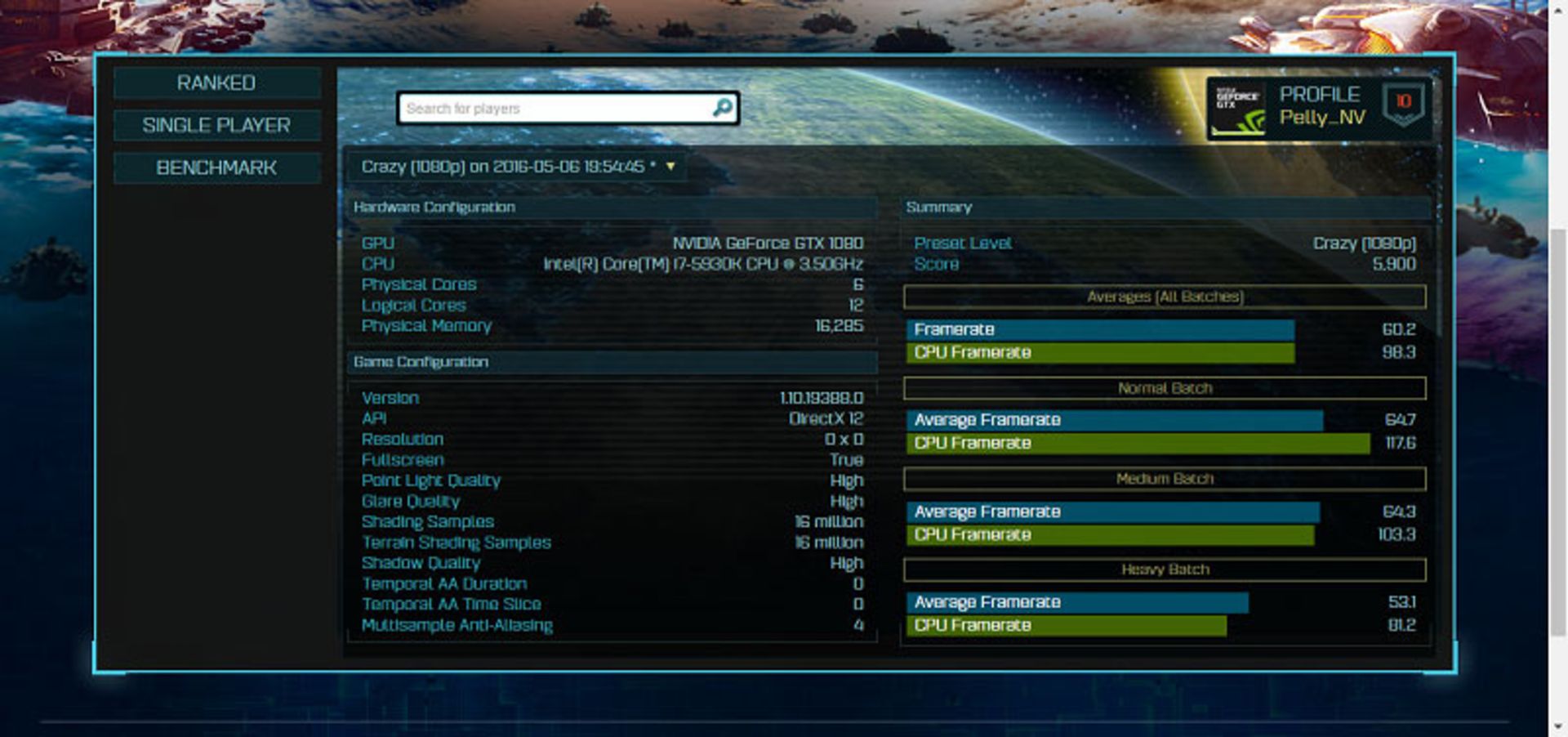
Task: Click inside the Search for players field
Action: click(531, 106)
